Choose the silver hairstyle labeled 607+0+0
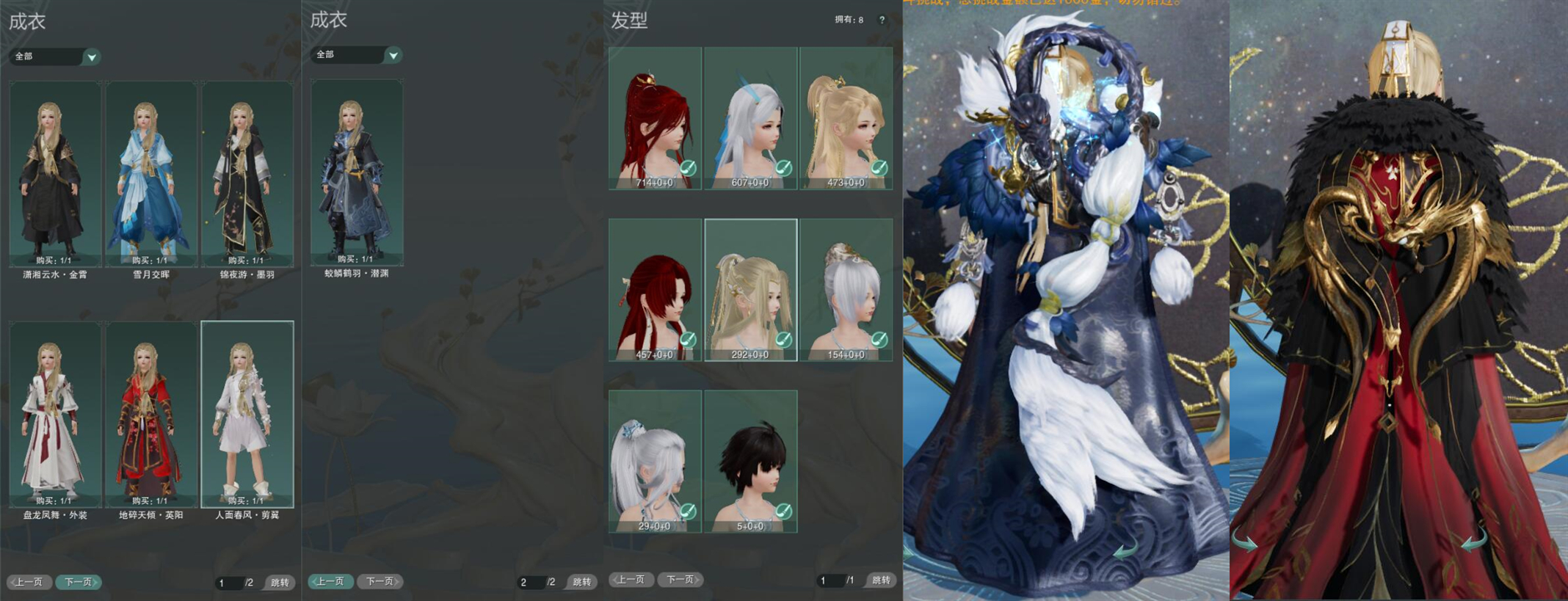1568x601 pixels. click(750, 118)
